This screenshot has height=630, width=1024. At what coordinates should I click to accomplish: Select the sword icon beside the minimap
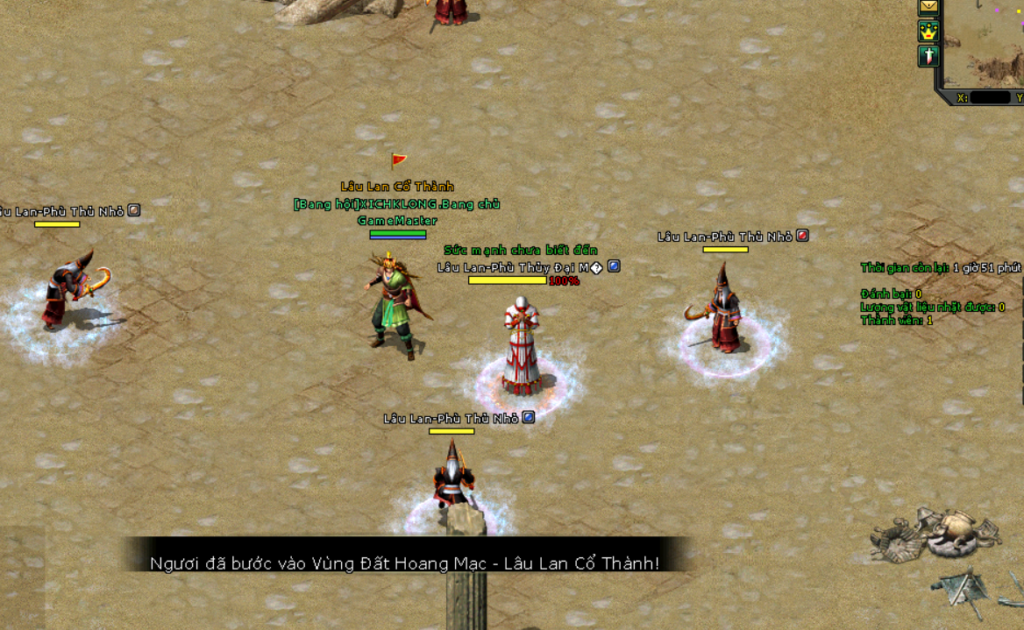click(x=929, y=56)
